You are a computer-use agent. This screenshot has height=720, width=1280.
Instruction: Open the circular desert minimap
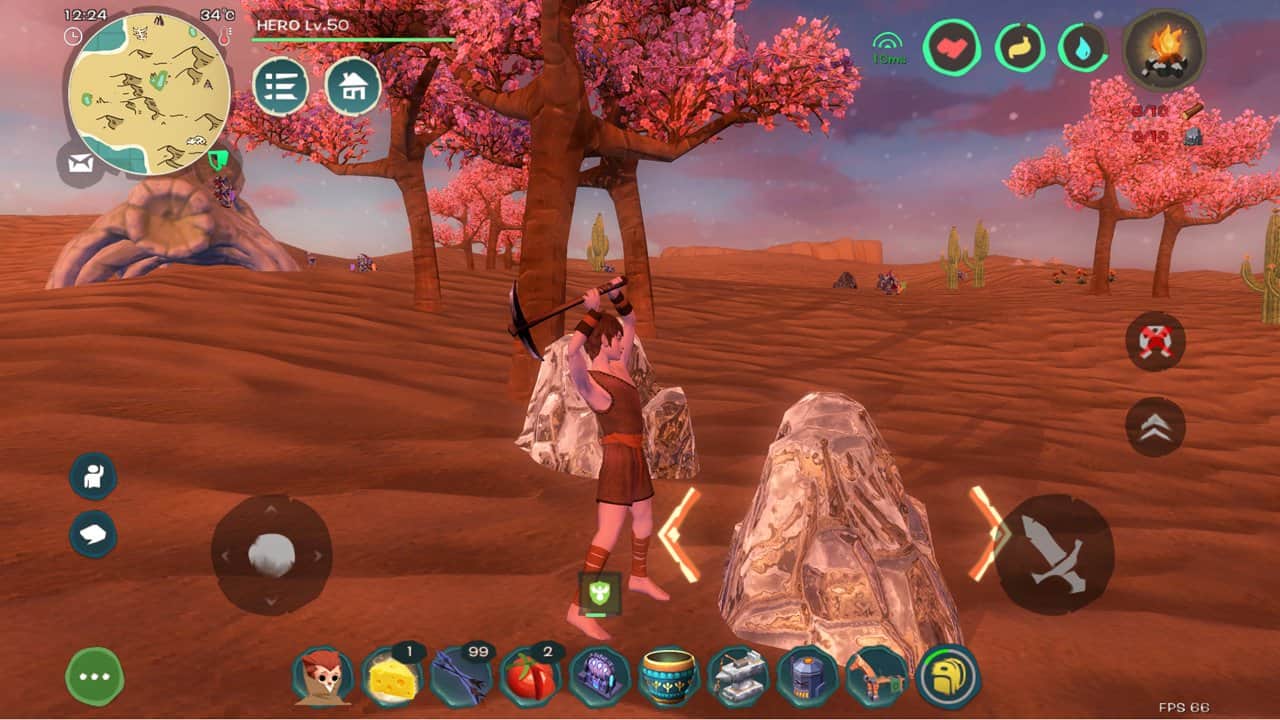click(x=150, y=95)
